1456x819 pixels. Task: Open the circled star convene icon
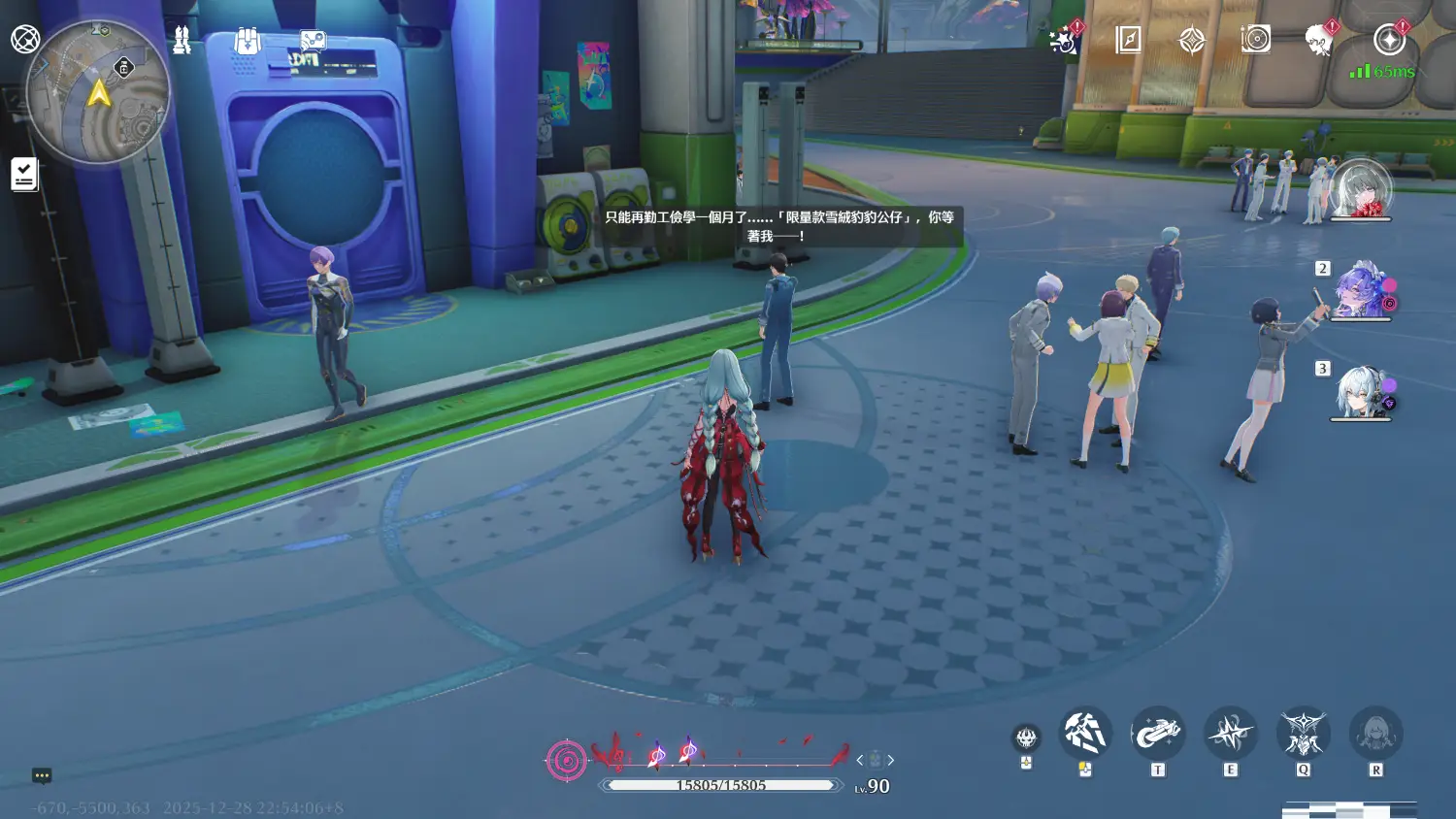pos(1389,41)
